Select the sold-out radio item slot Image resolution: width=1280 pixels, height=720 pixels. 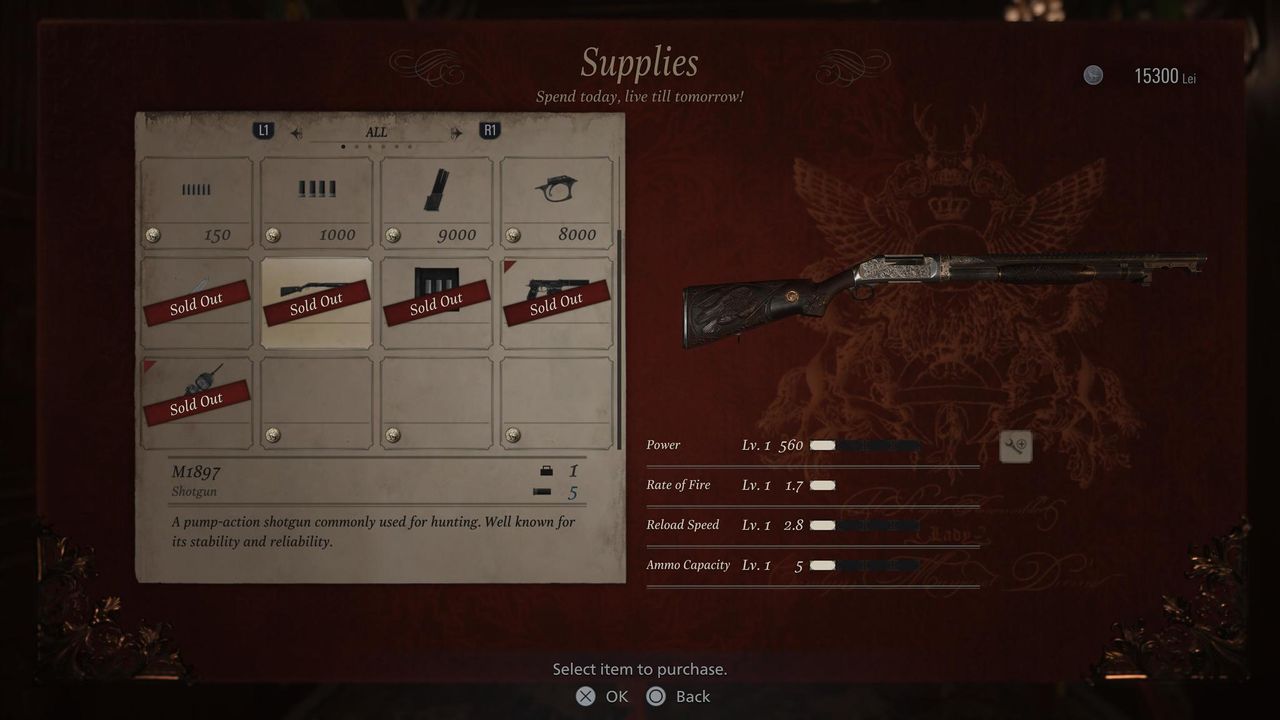196,403
